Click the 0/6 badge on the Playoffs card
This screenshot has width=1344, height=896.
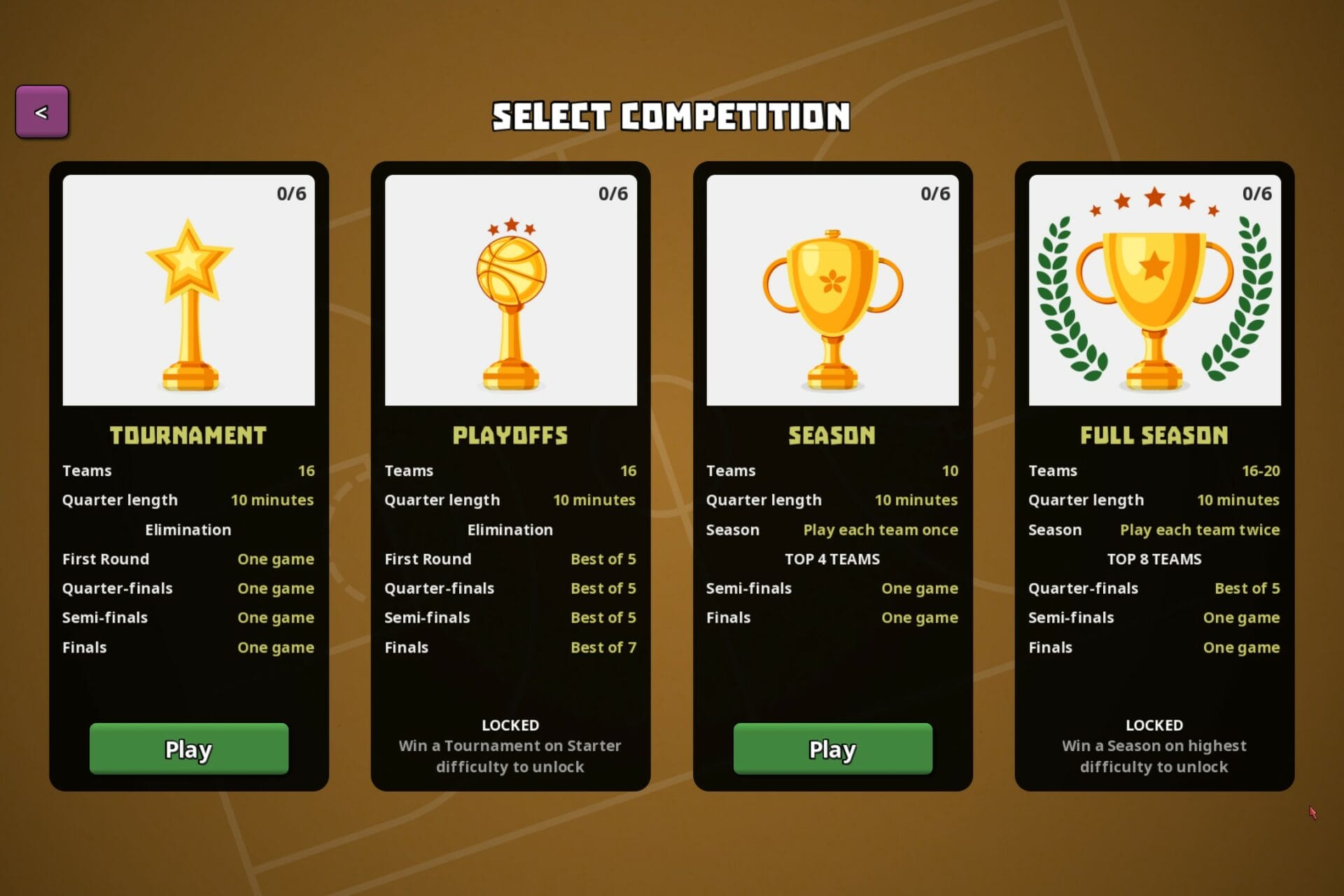coord(614,194)
